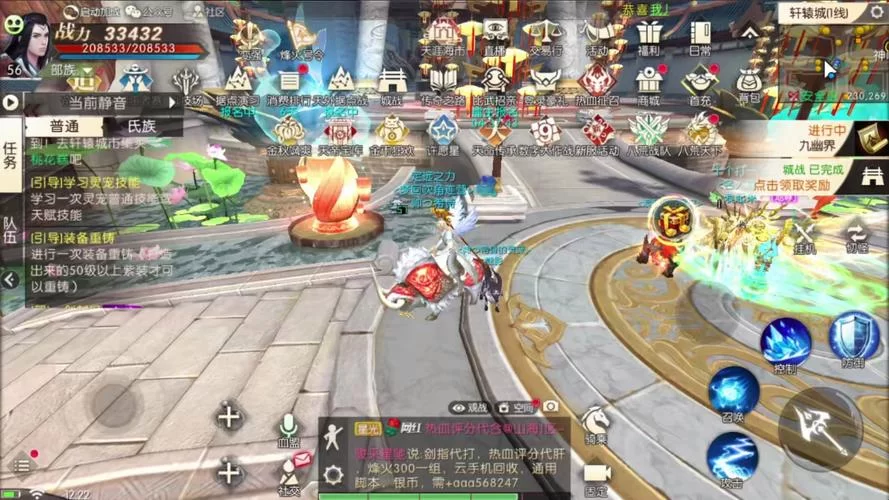This screenshot has width=889, height=500.
Task: Open the 交易行 trading house
Action: click(543, 37)
